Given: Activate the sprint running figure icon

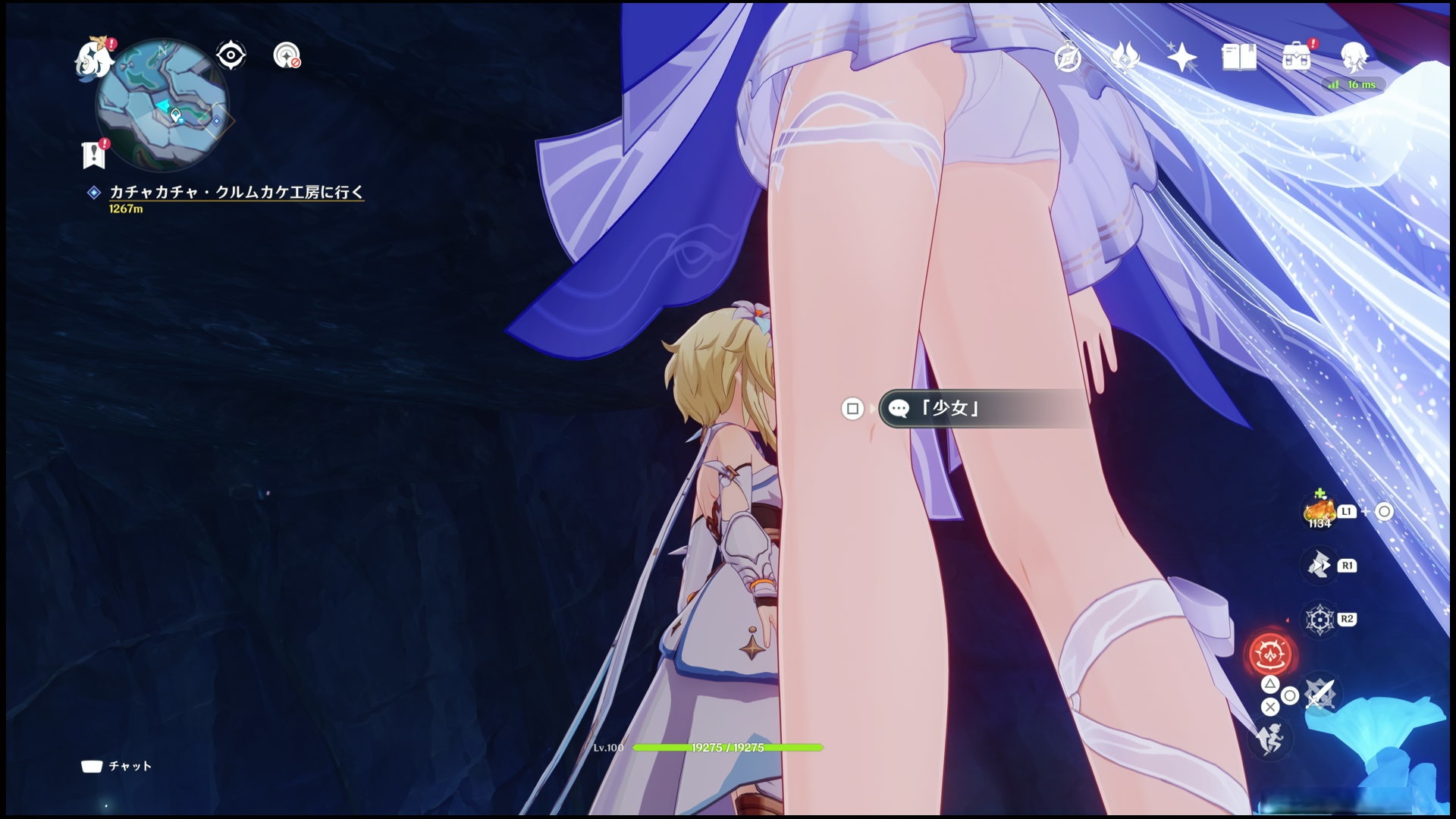Looking at the screenshot, I should (1269, 738).
